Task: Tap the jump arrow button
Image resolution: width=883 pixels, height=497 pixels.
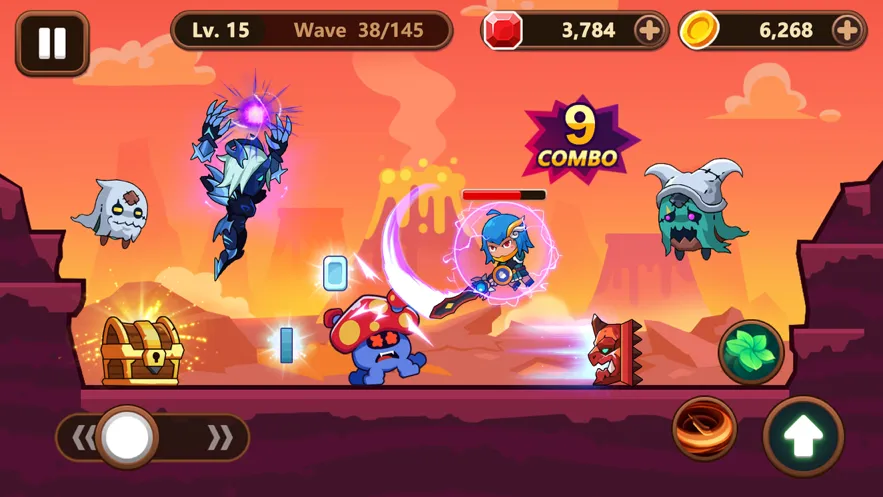Action: point(803,436)
